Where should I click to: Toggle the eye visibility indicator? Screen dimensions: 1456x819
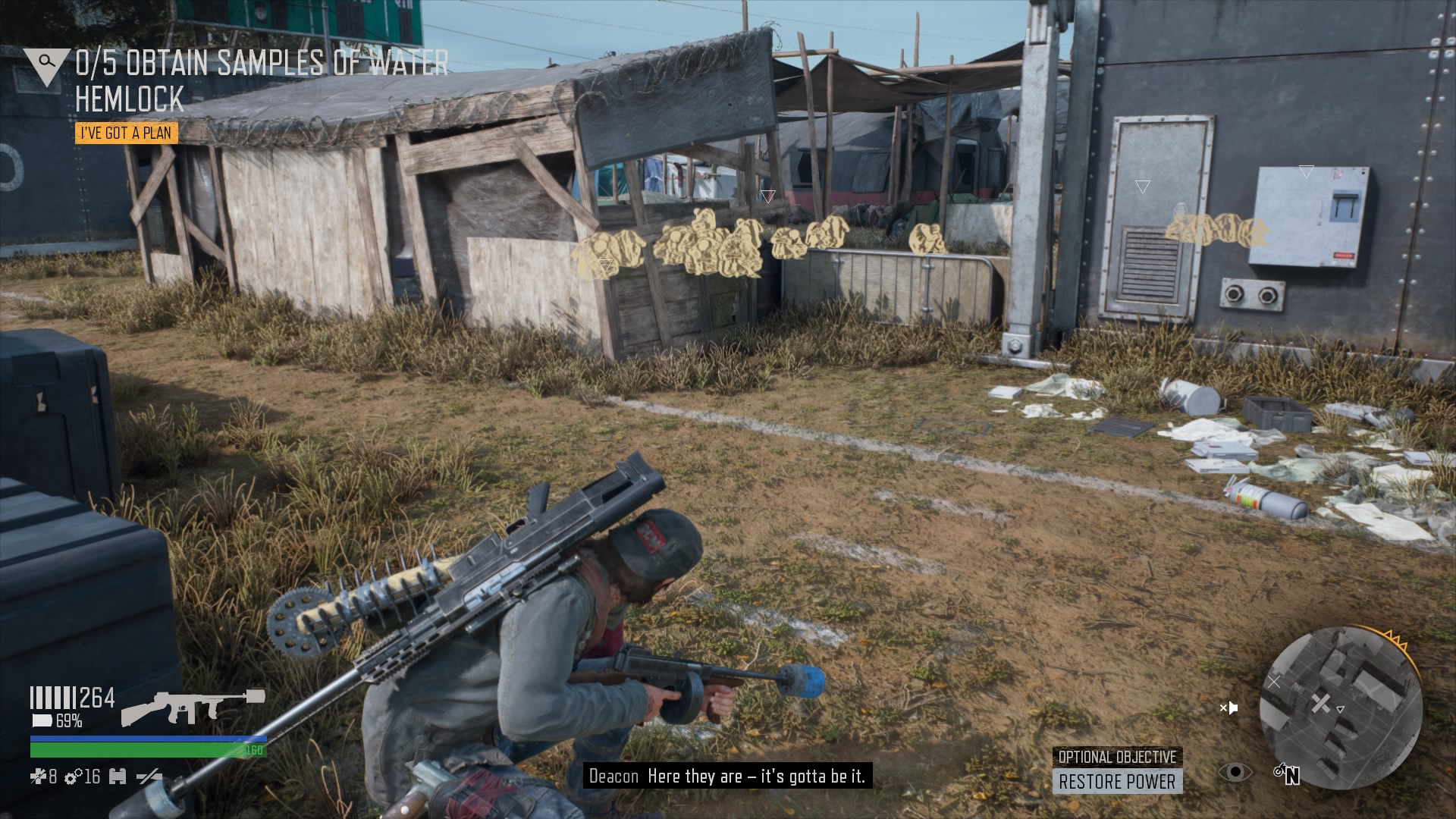1235,772
